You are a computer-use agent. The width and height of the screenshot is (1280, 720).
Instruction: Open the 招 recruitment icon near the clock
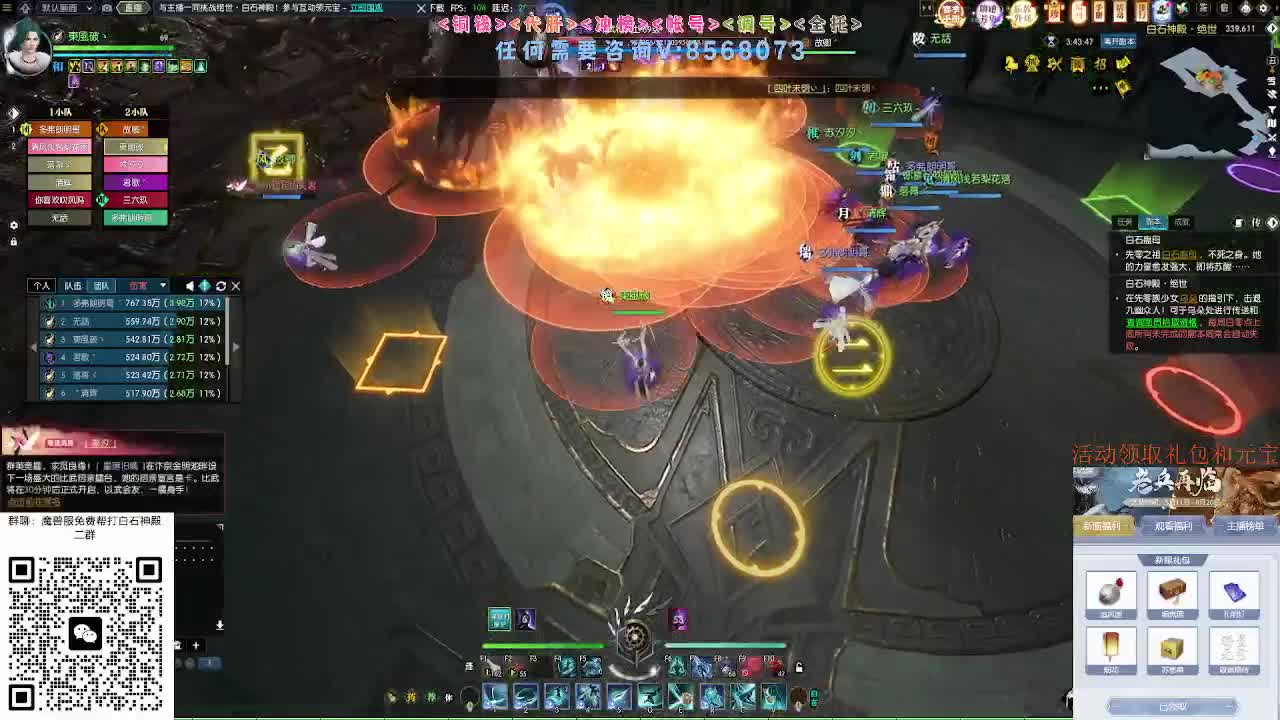click(1100, 62)
